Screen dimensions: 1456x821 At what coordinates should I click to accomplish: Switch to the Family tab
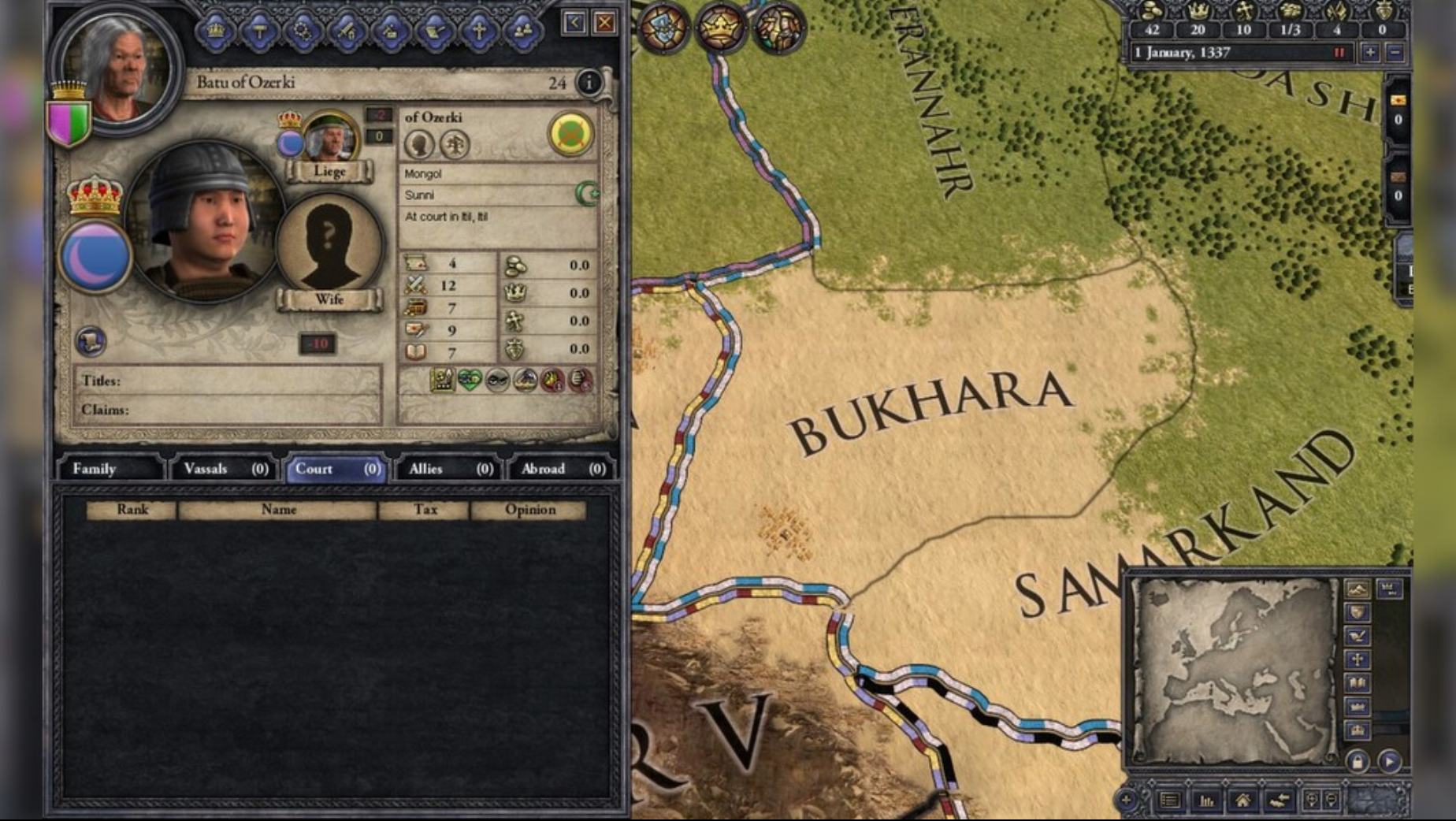pyautogui.click(x=96, y=468)
